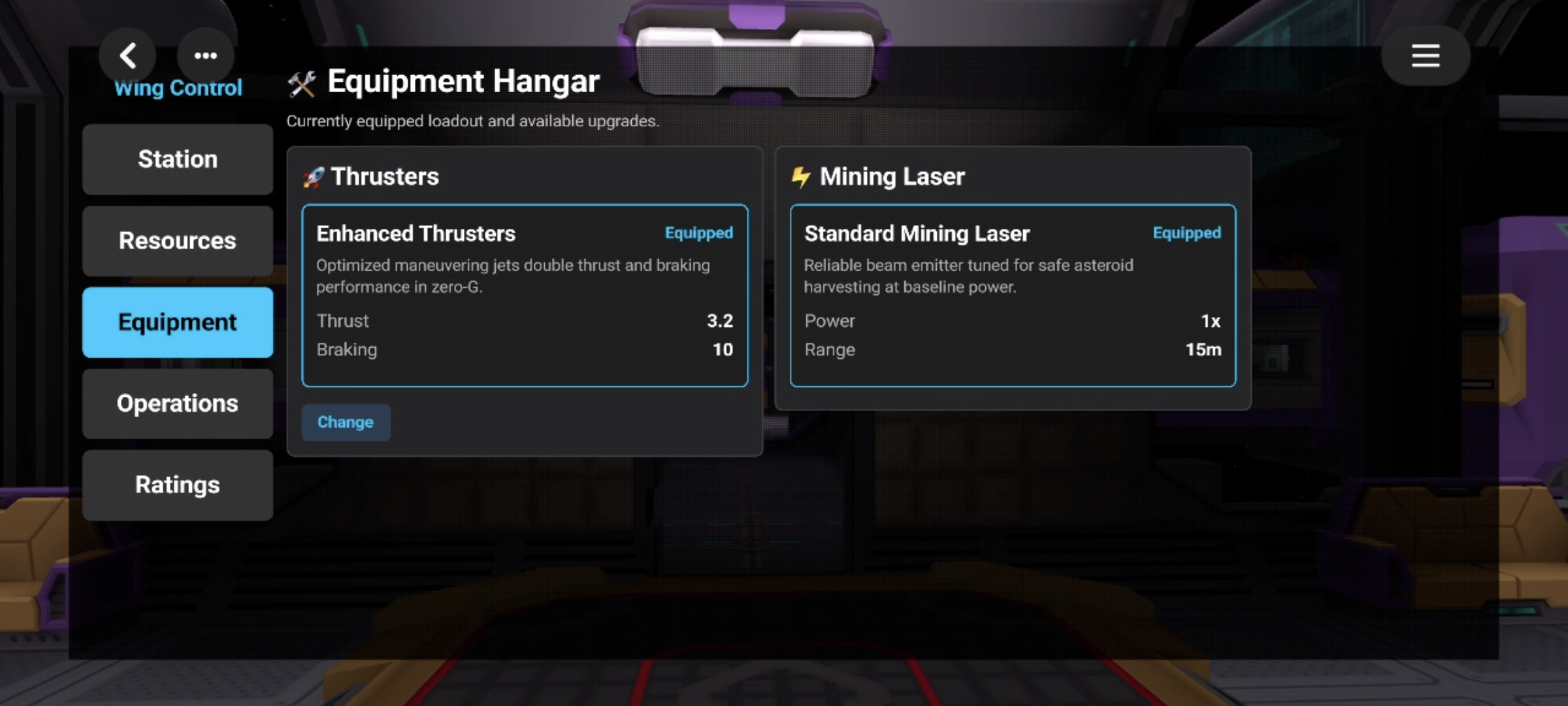This screenshot has height=706, width=1568.
Task: Select the Equipment tab
Action: point(178,322)
